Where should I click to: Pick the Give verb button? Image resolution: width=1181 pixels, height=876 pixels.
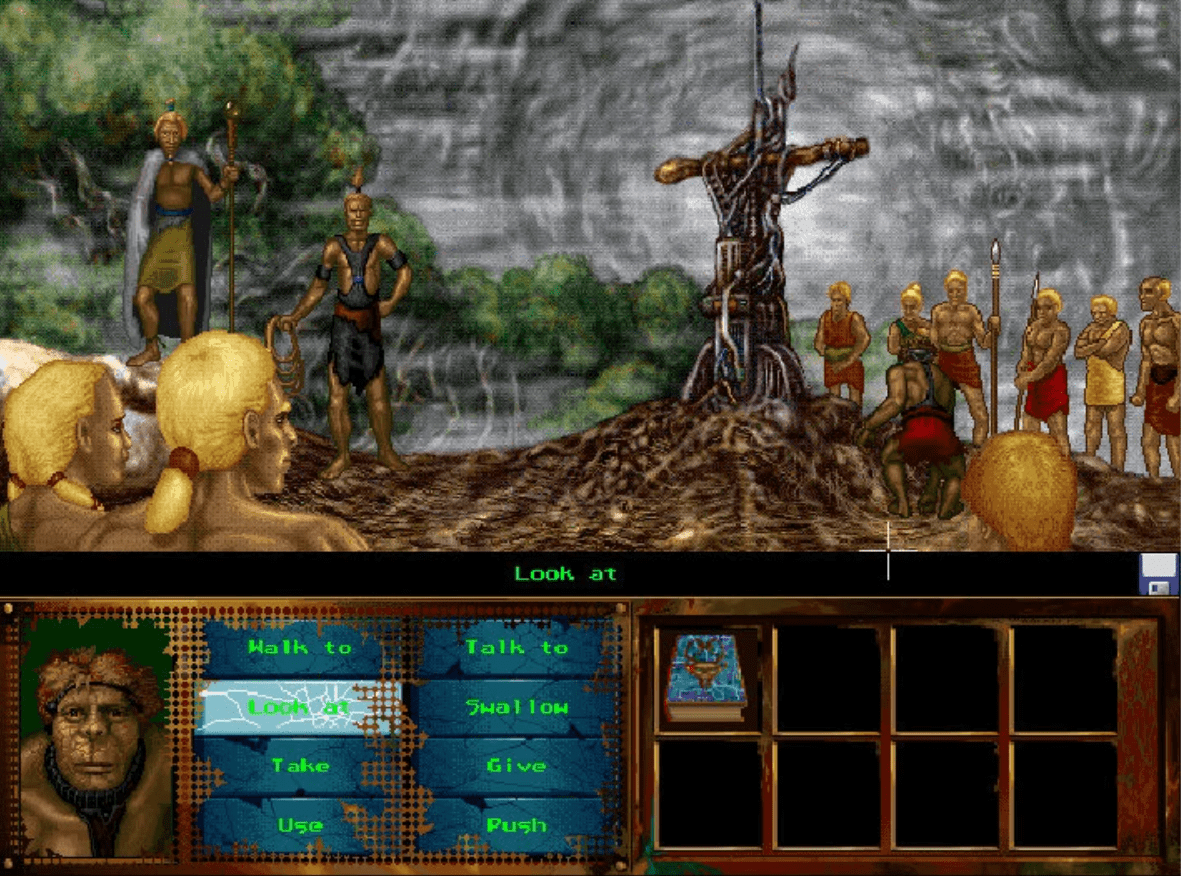[516, 766]
